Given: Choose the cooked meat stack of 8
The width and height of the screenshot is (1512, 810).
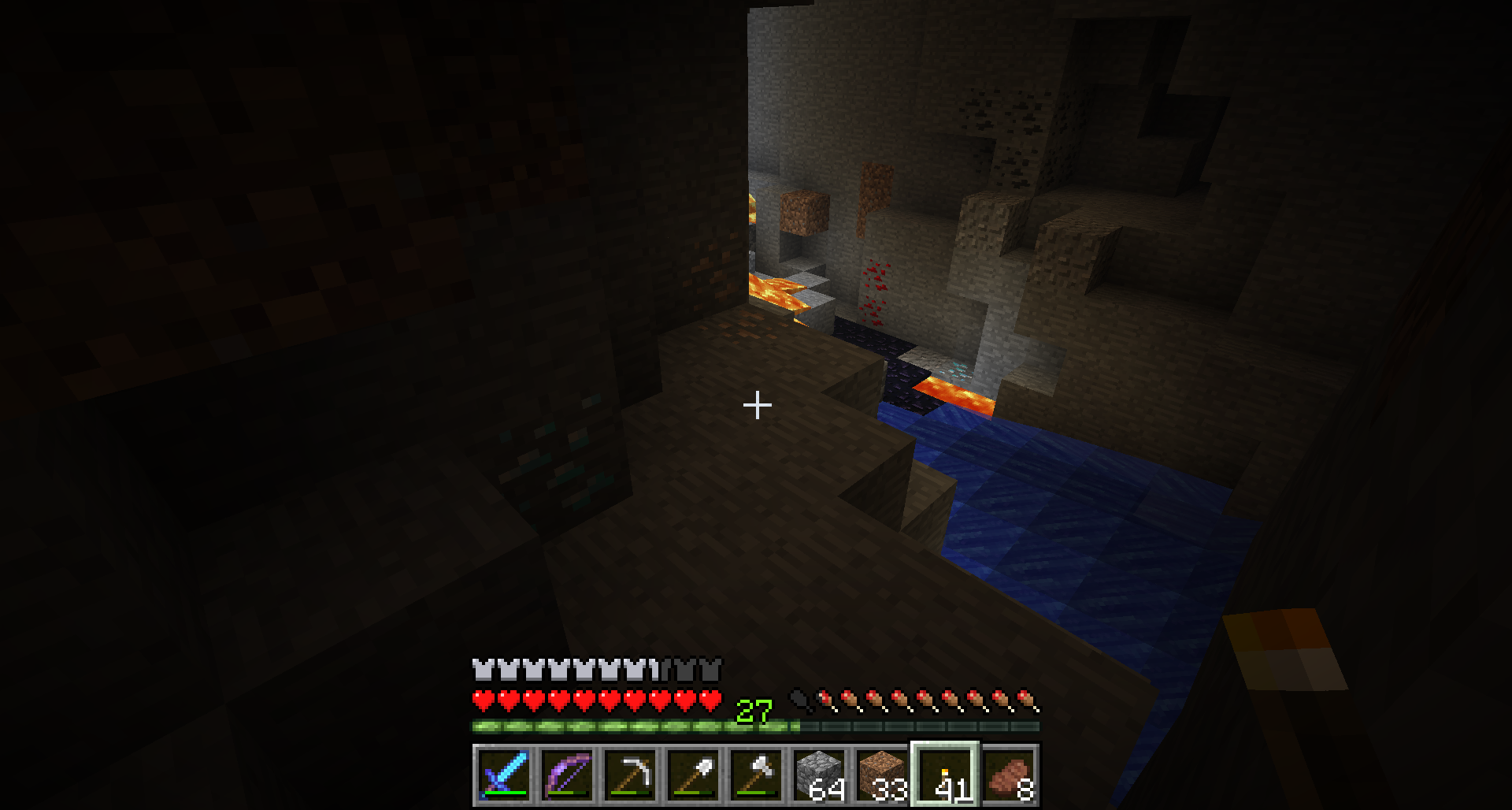Looking at the screenshot, I should pyautogui.click(x=1008, y=775).
